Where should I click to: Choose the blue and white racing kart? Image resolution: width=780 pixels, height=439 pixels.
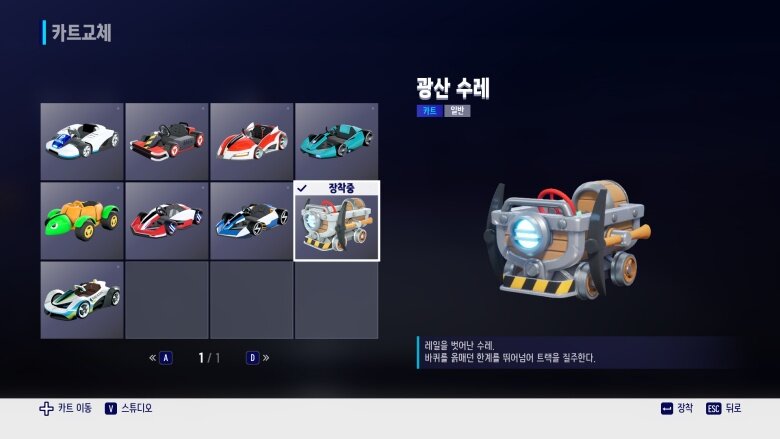point(251,220)
